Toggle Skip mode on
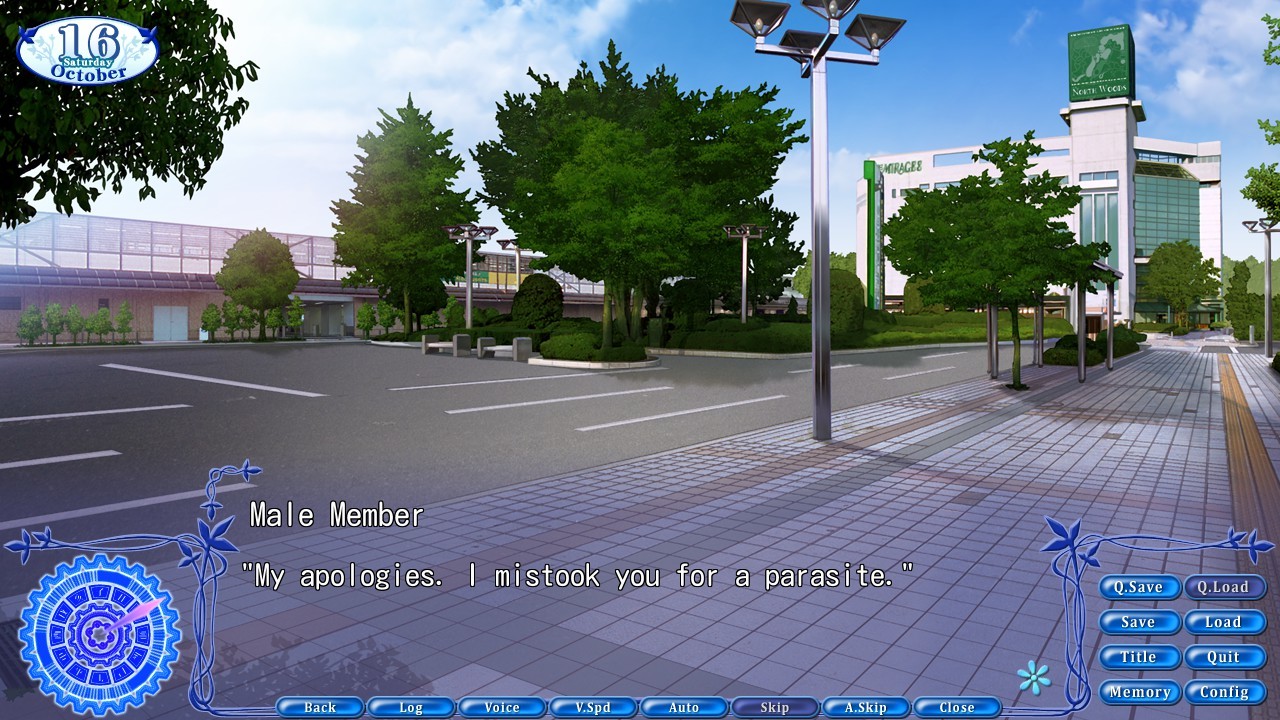 tap(775, 707)
